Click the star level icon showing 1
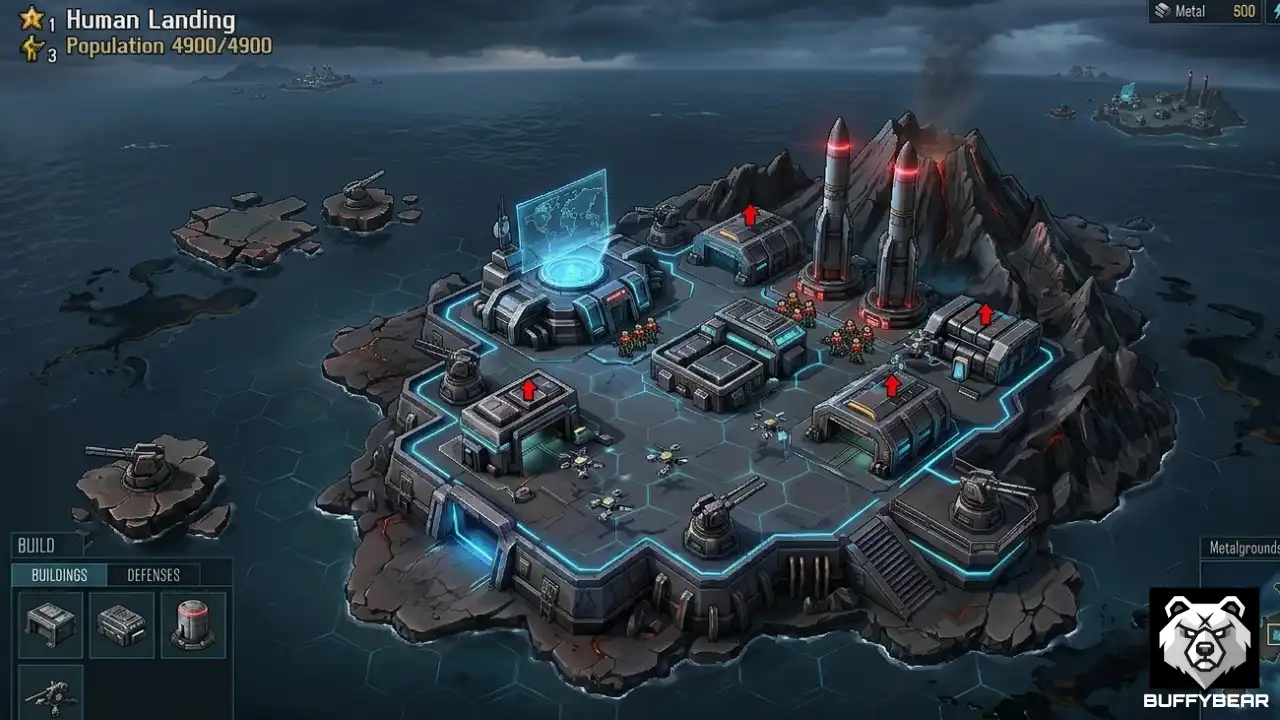Viewport: 1280px width, 720px height. point(29,17)
